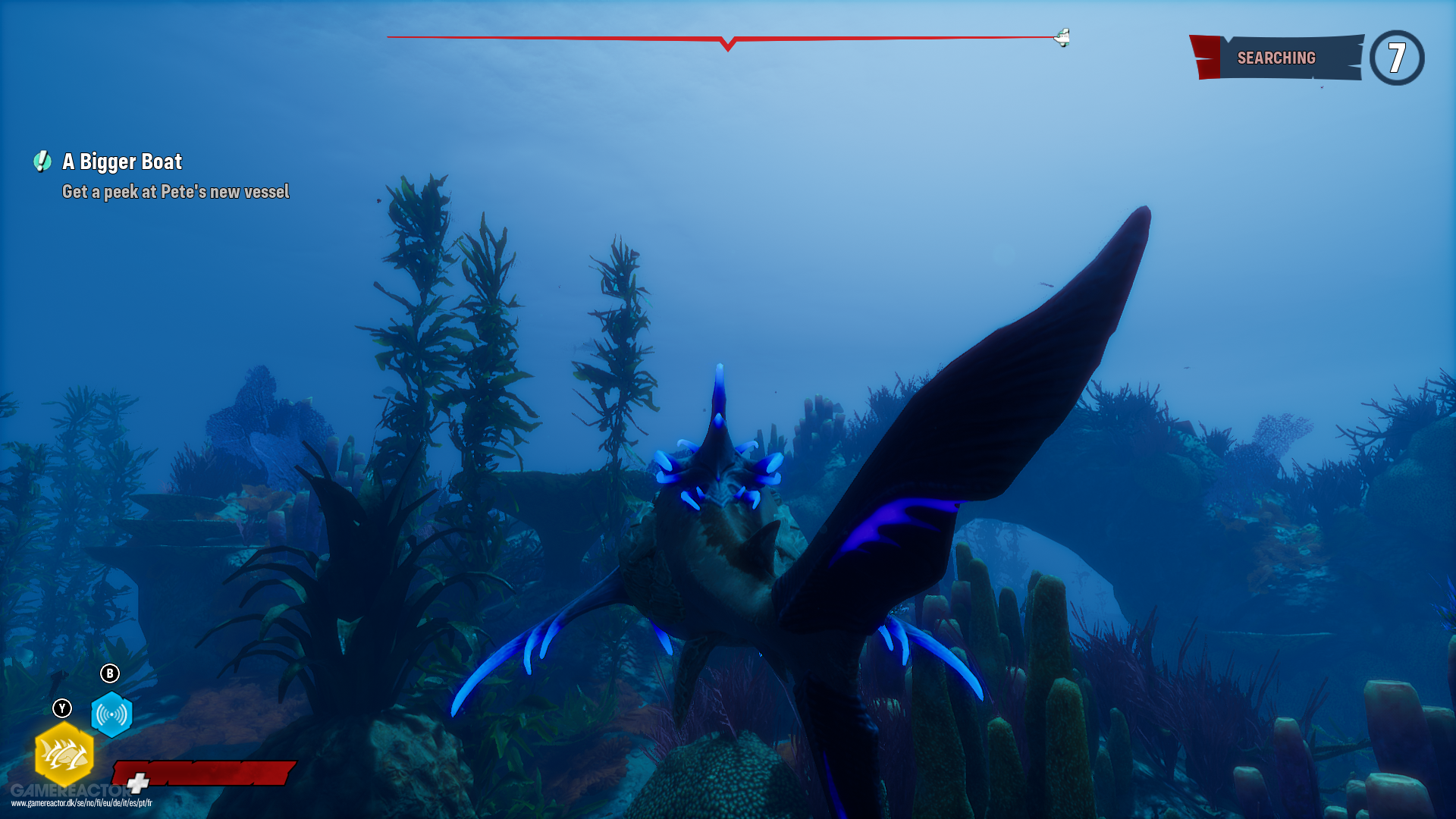
Task: Expand the SEARCHING status banner
Action: [x=1276, y=57]
